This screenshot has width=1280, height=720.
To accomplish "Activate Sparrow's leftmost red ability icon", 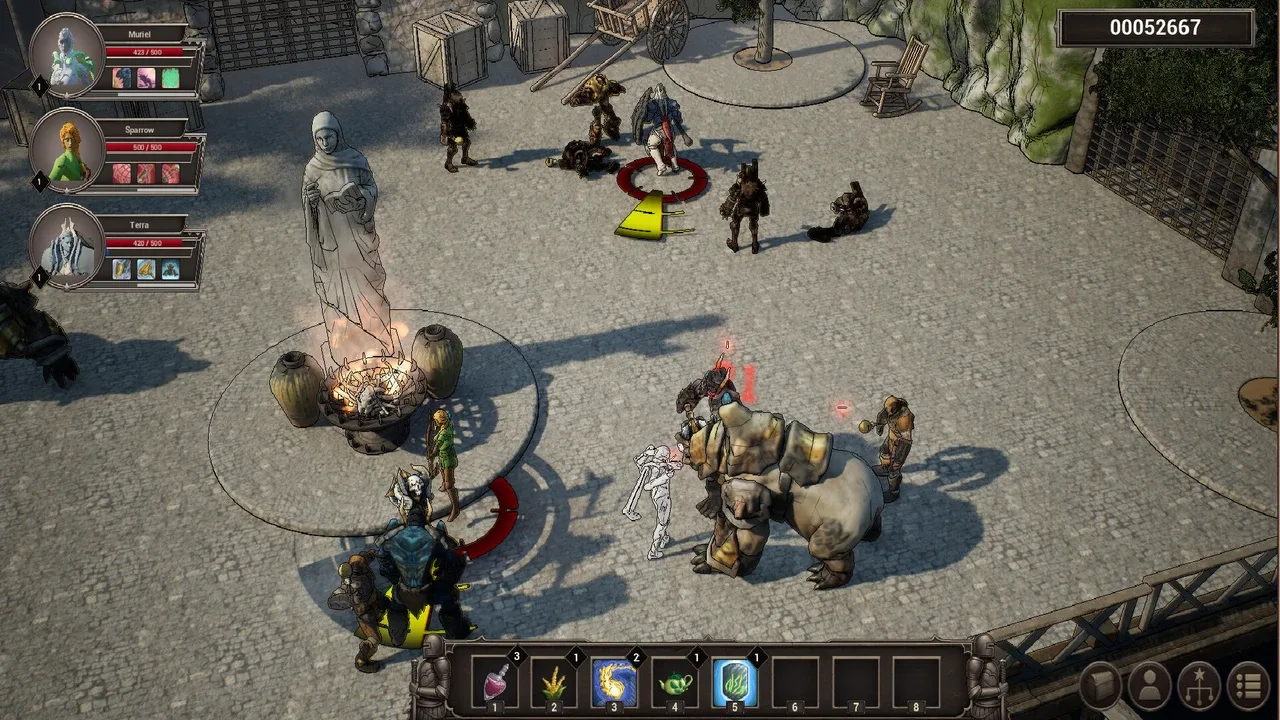I will (122, 174).
